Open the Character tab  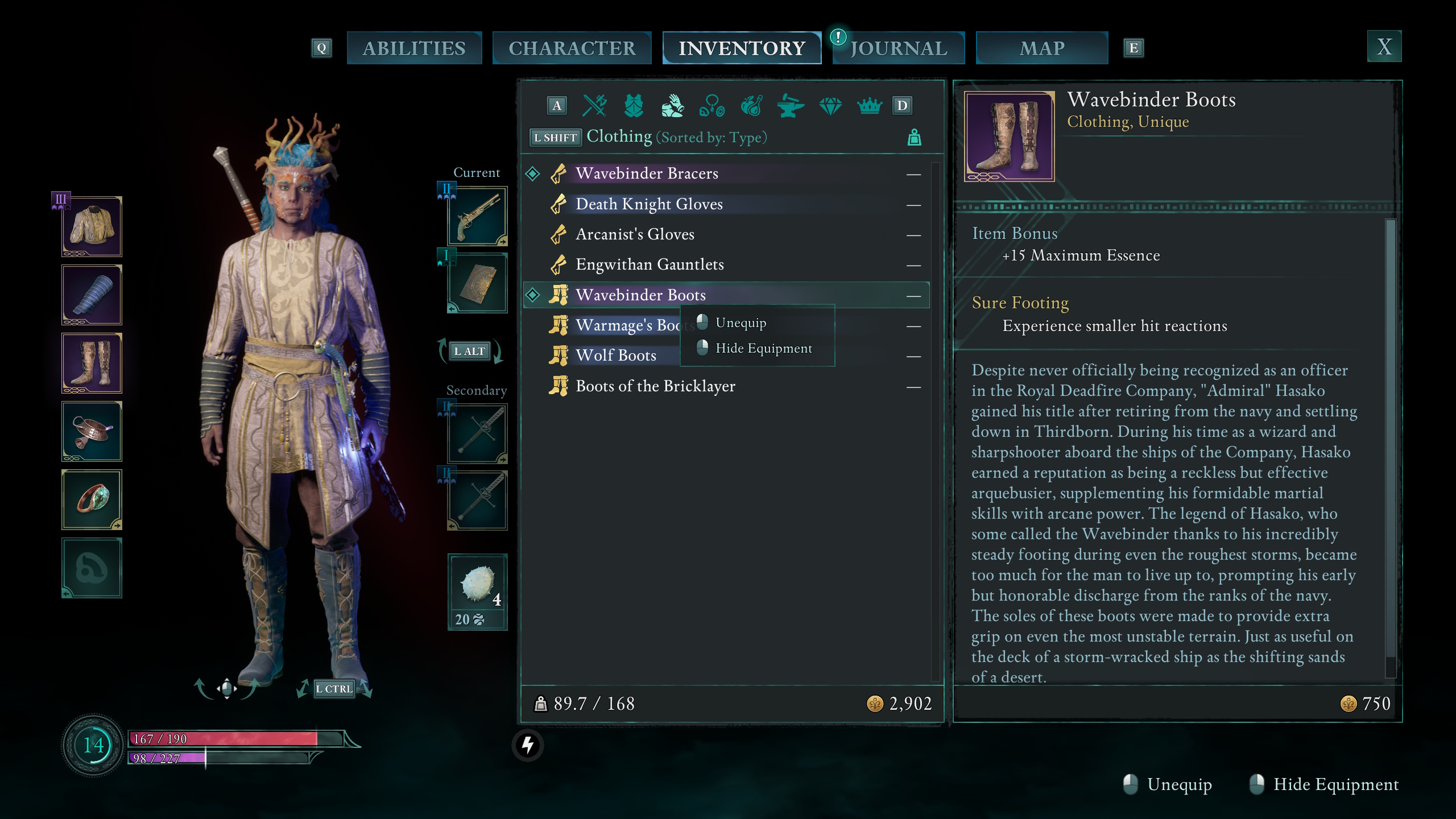(572, 48)
